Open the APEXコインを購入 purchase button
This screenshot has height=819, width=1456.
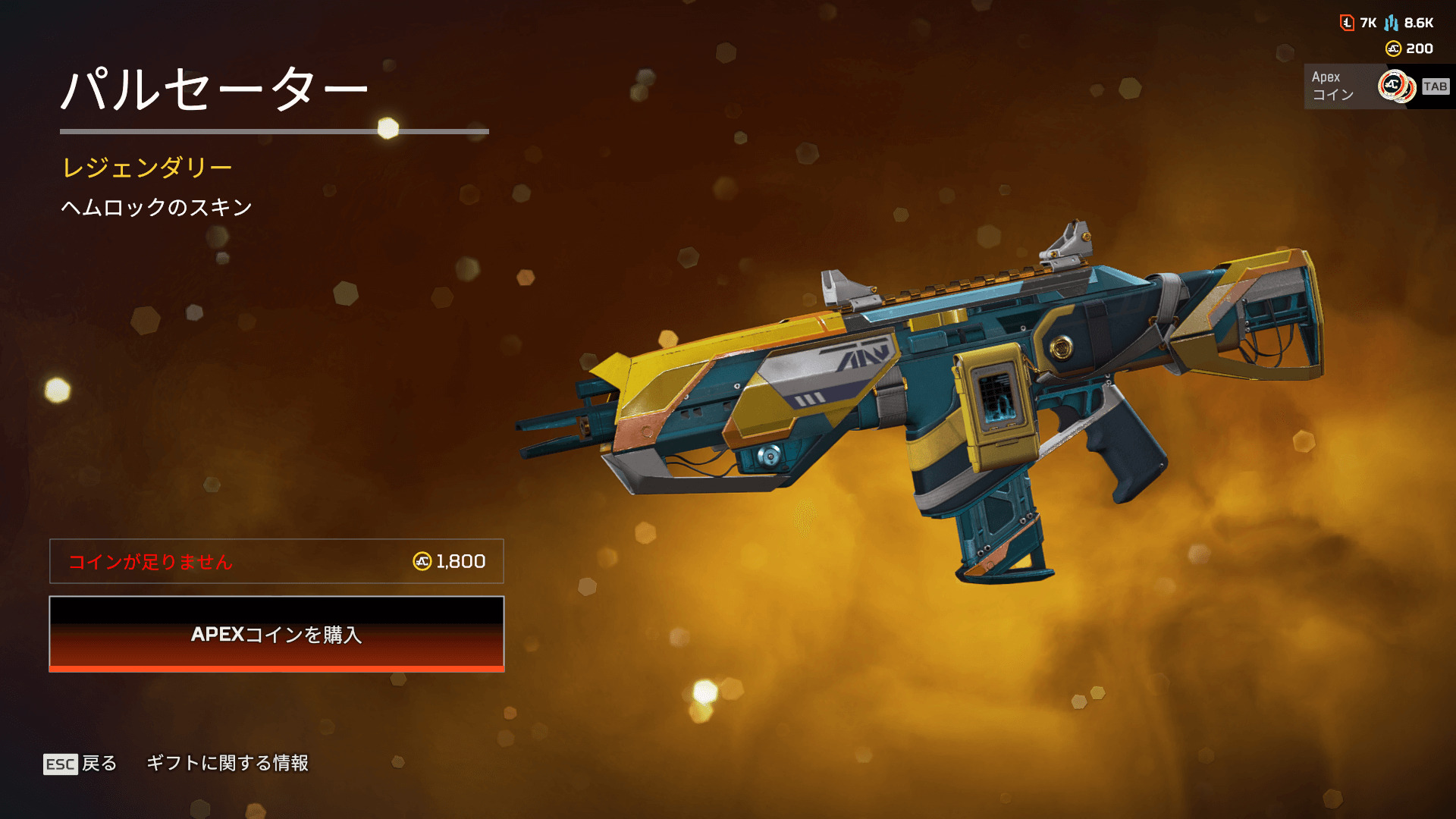click(277, 634)
